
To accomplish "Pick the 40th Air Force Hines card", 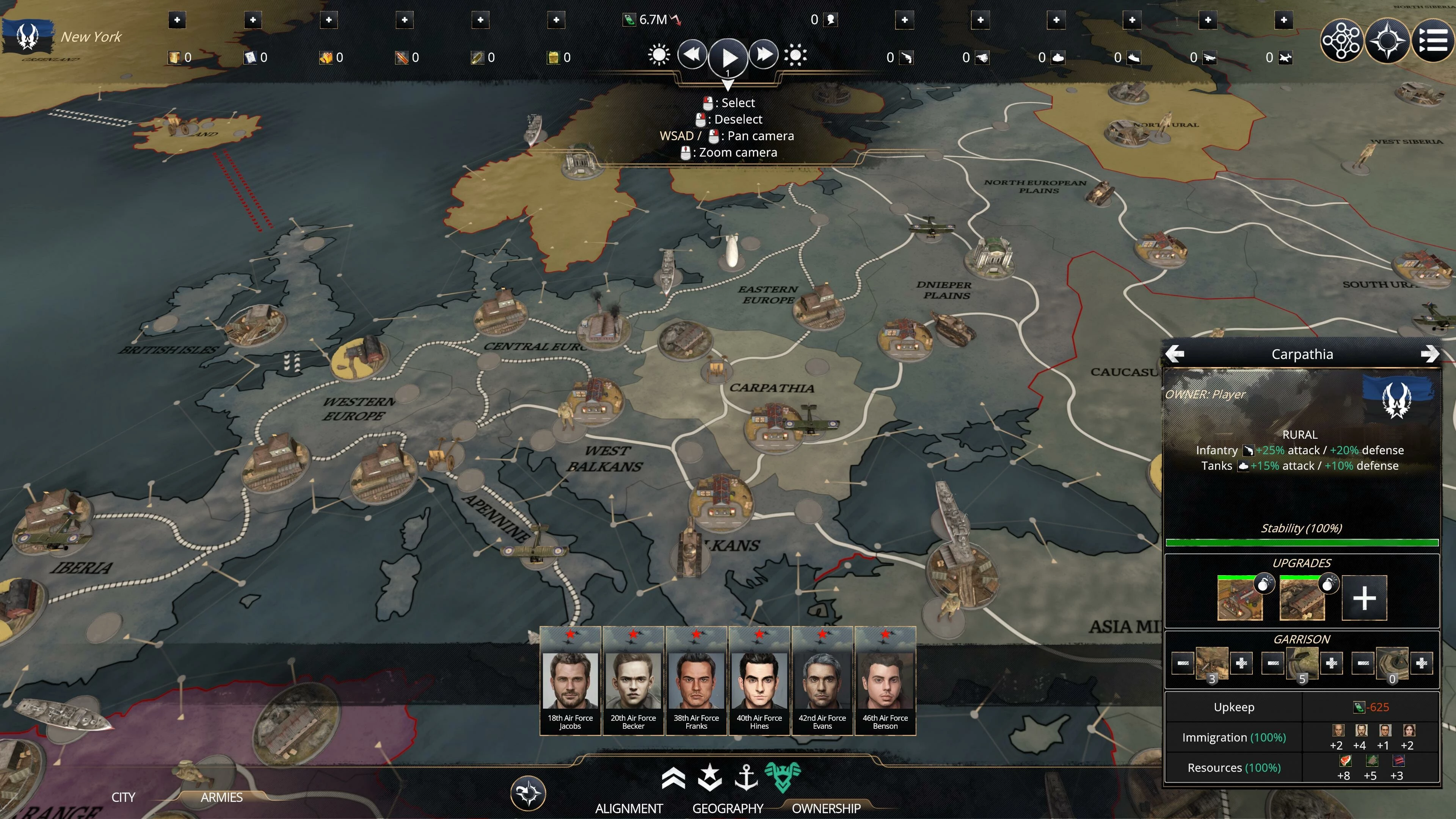I will pos(759,681).
